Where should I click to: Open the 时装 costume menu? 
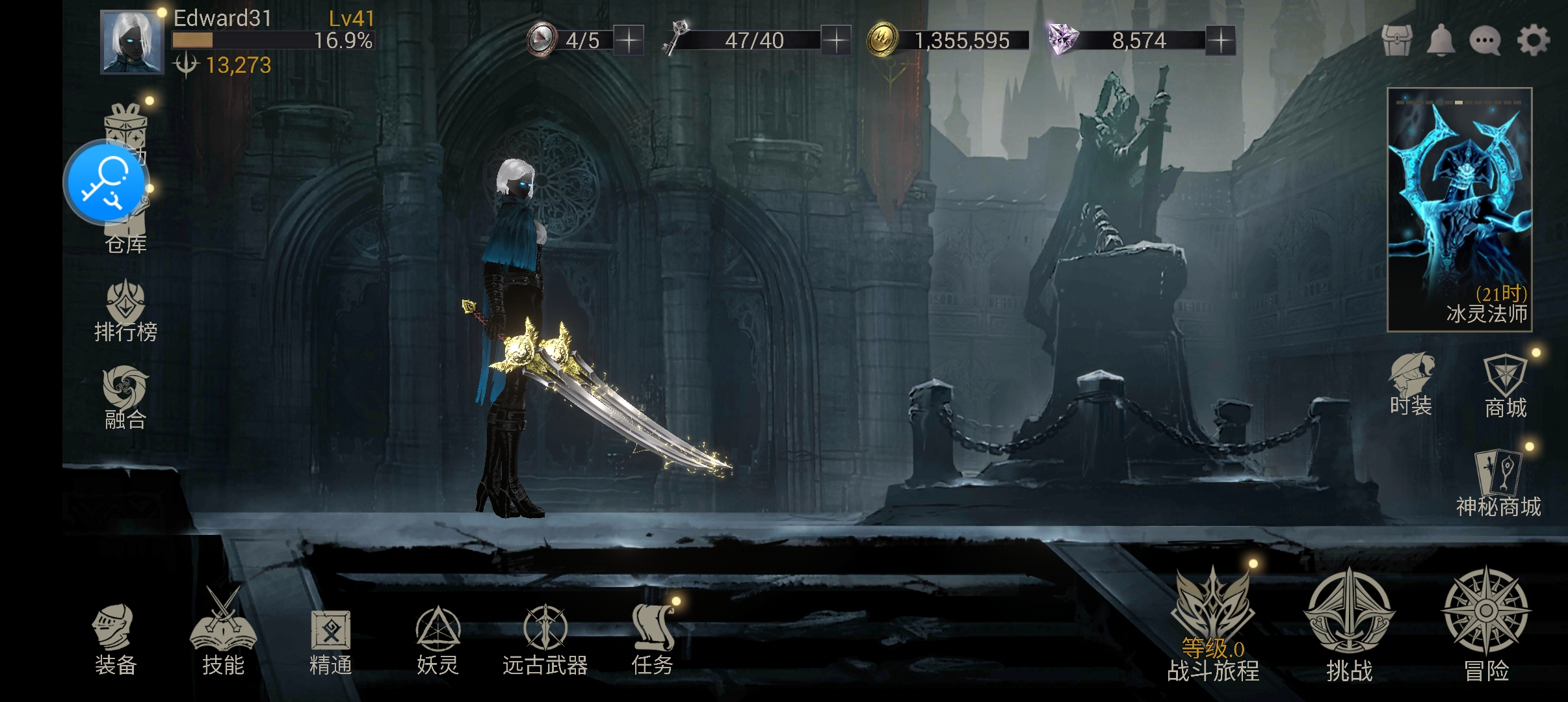point(1411,385)
